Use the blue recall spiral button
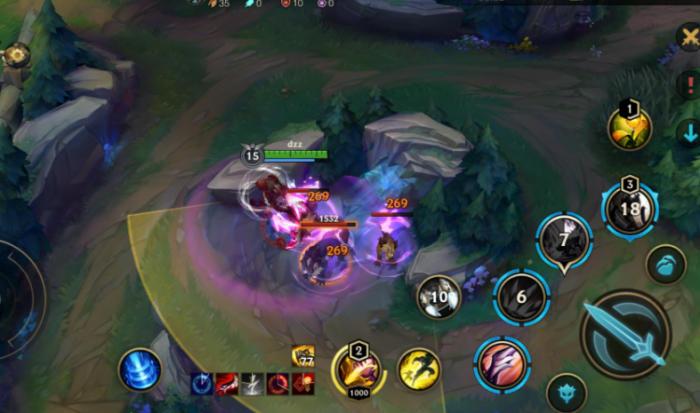Screen dimensions: 700x413 tap(140, 369)
